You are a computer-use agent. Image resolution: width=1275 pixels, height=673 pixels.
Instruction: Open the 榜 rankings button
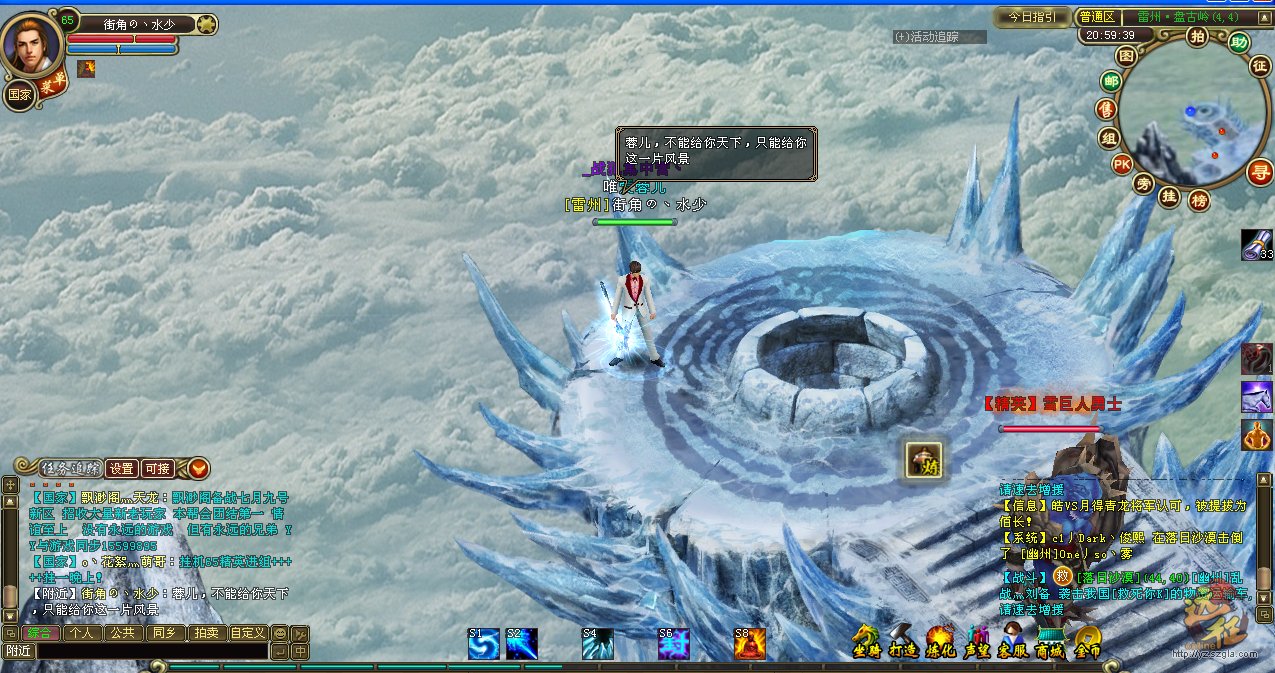[1198, 200]
